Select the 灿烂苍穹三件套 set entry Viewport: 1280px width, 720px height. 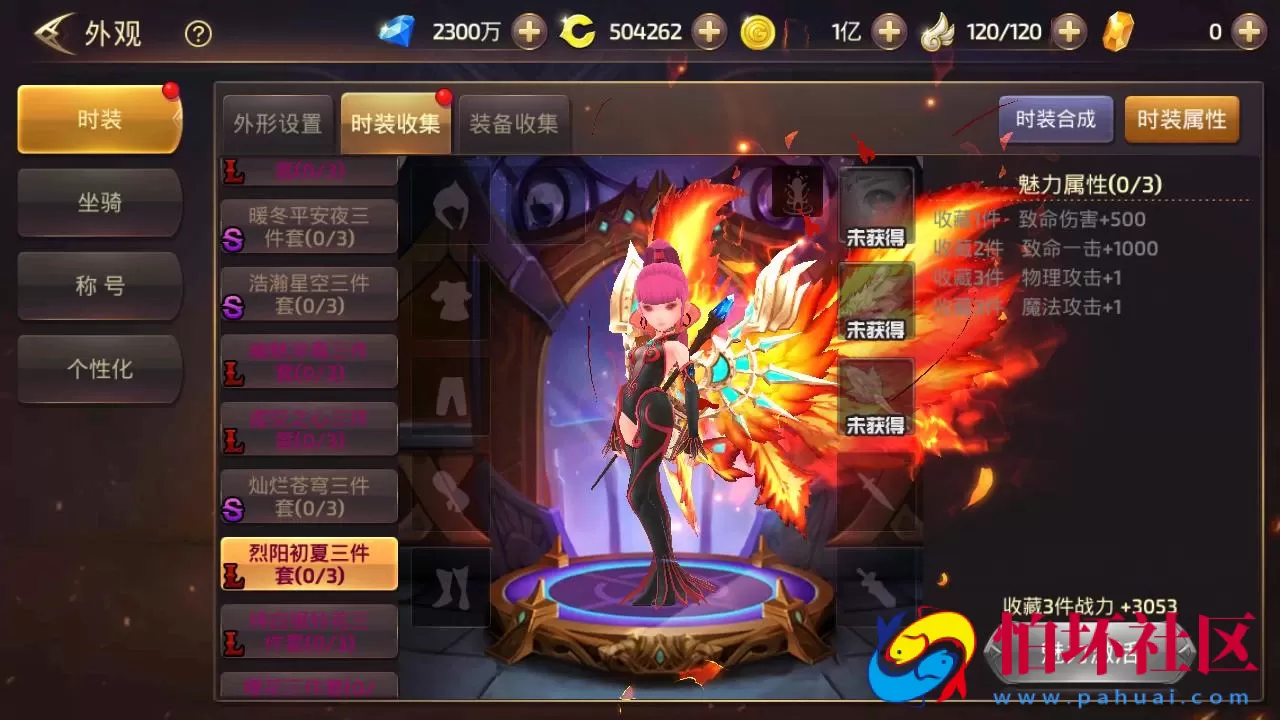pos(308,496)
